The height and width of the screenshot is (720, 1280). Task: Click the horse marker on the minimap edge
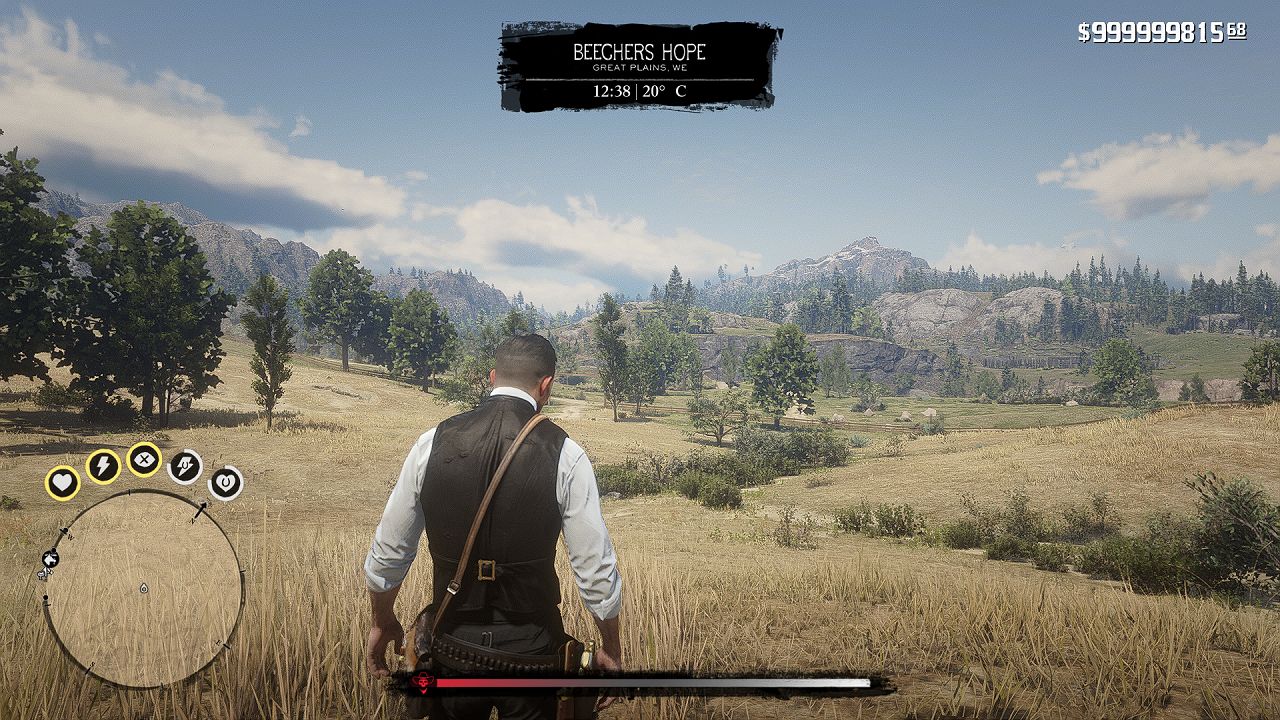point(49,558)
